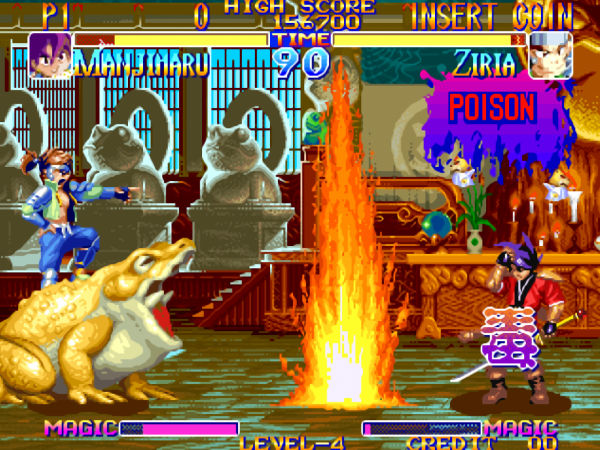Click Manjimaru's character portrait
600x450 pixels.
[x=49, y=56]
